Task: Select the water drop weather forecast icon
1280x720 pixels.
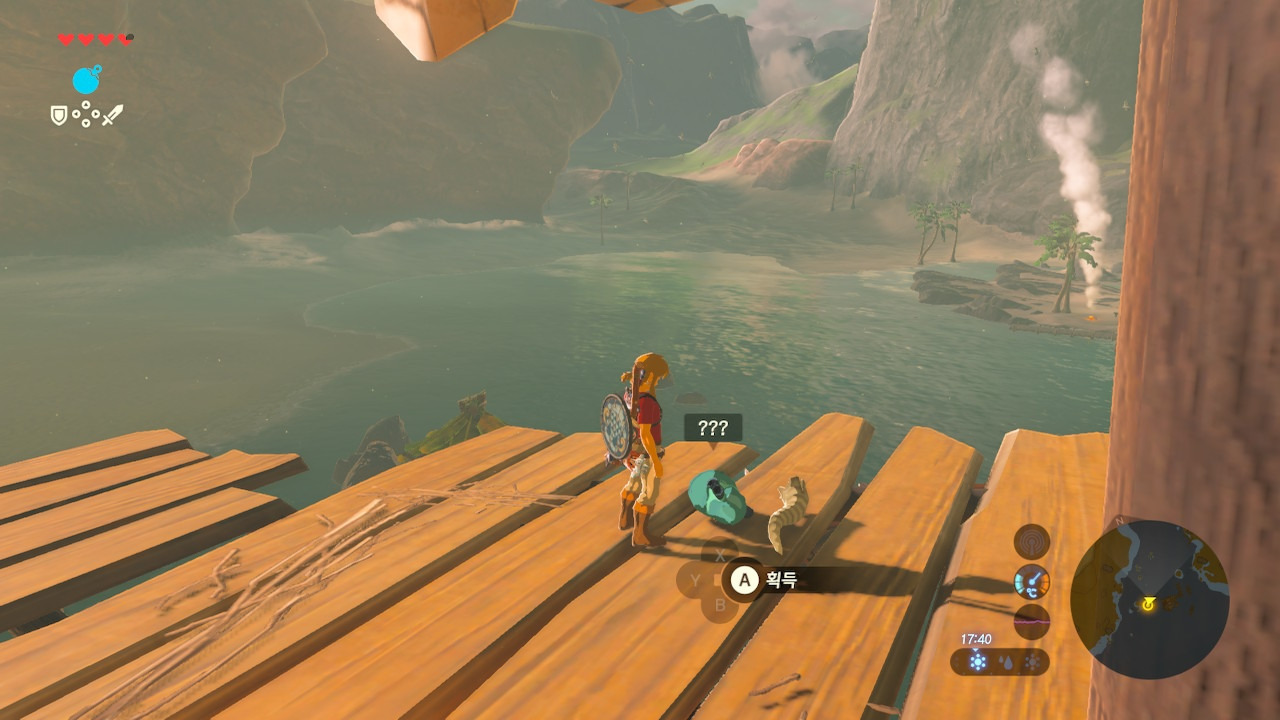Action: [x=1004, y=662]
